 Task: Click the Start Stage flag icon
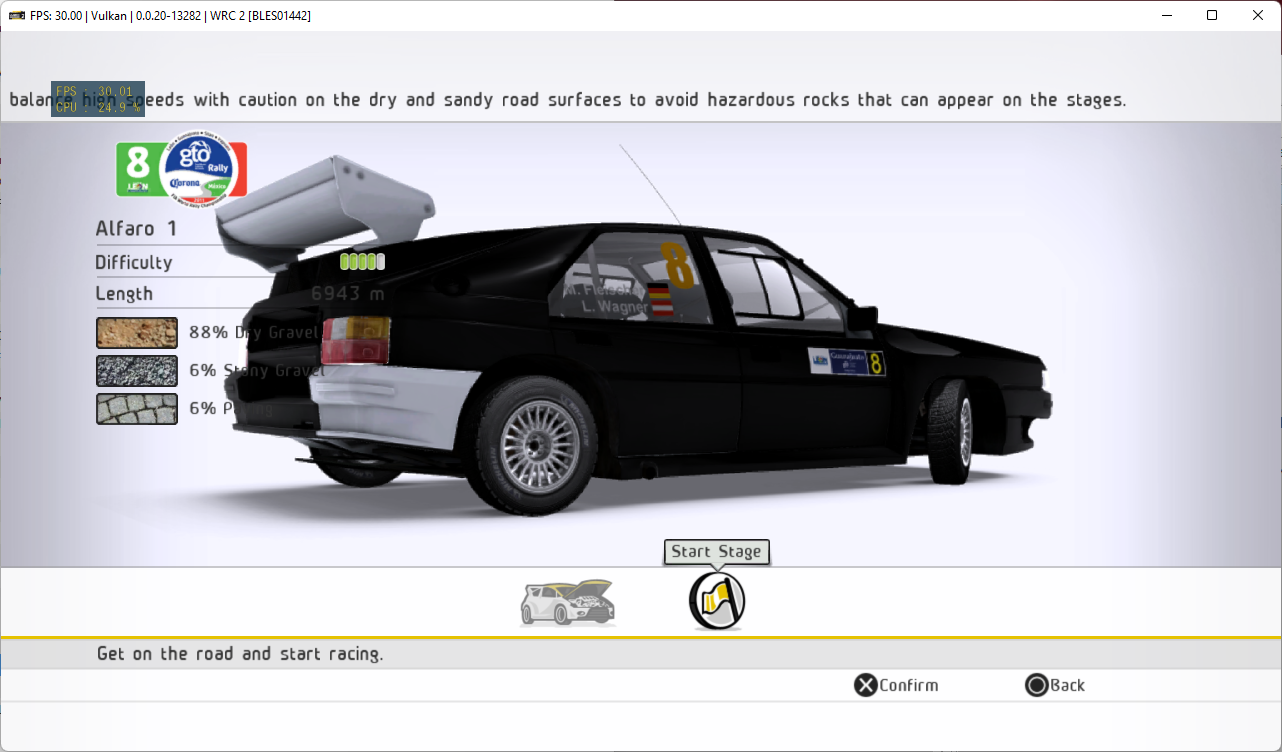716,601
